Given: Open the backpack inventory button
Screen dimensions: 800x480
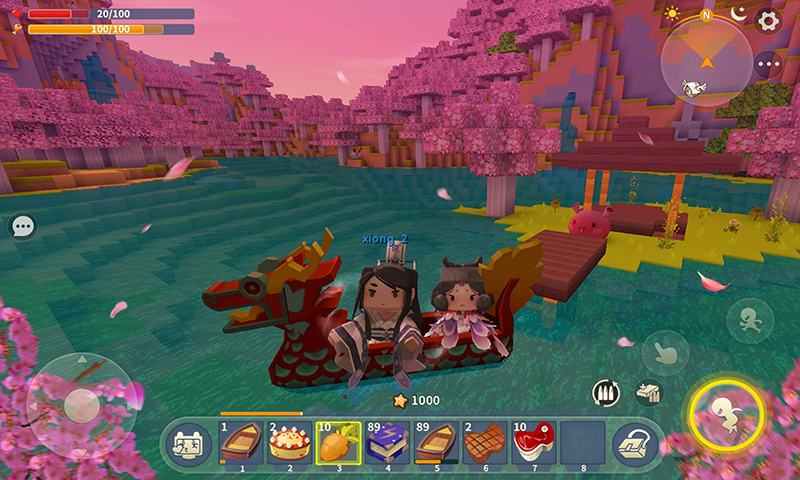Looking at the screenshot, I should click(634, 443).
